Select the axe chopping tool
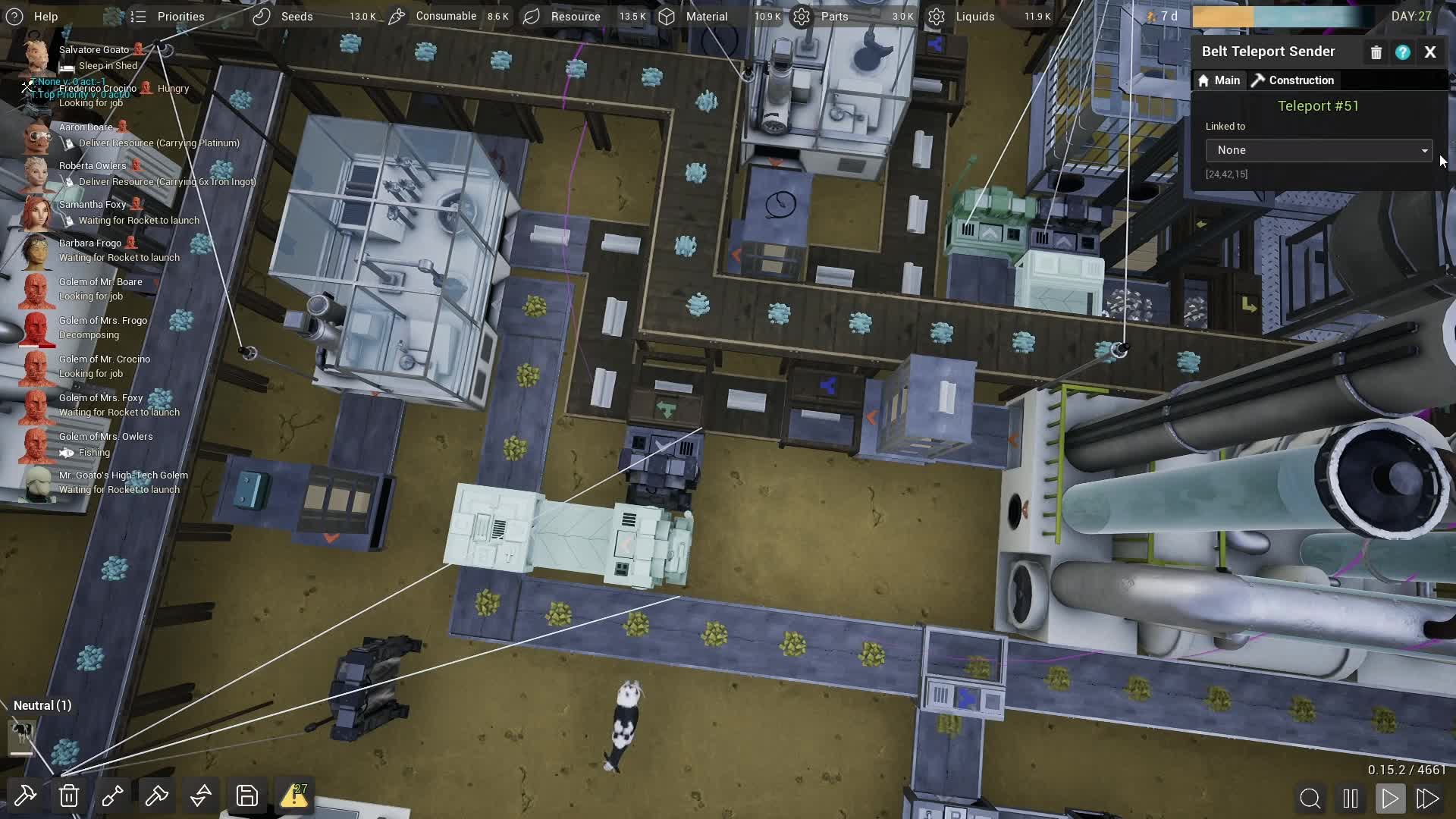The image size is (1456, 819). (156, 795)
